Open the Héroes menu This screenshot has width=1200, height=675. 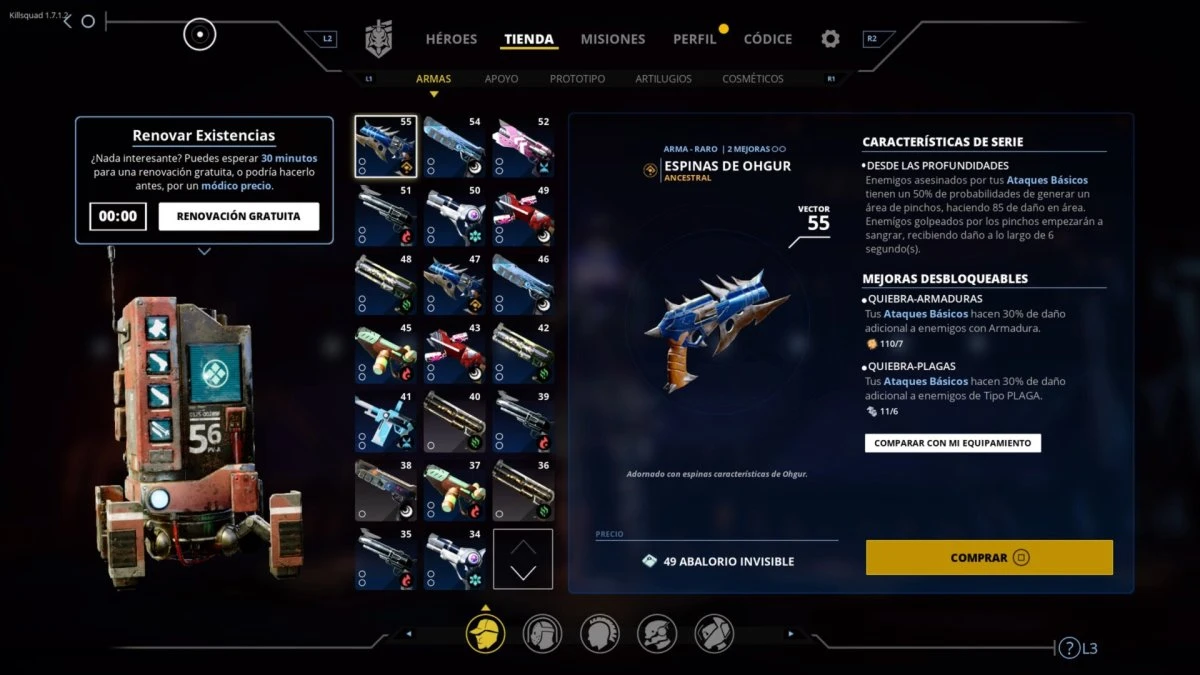pos(451,39)
